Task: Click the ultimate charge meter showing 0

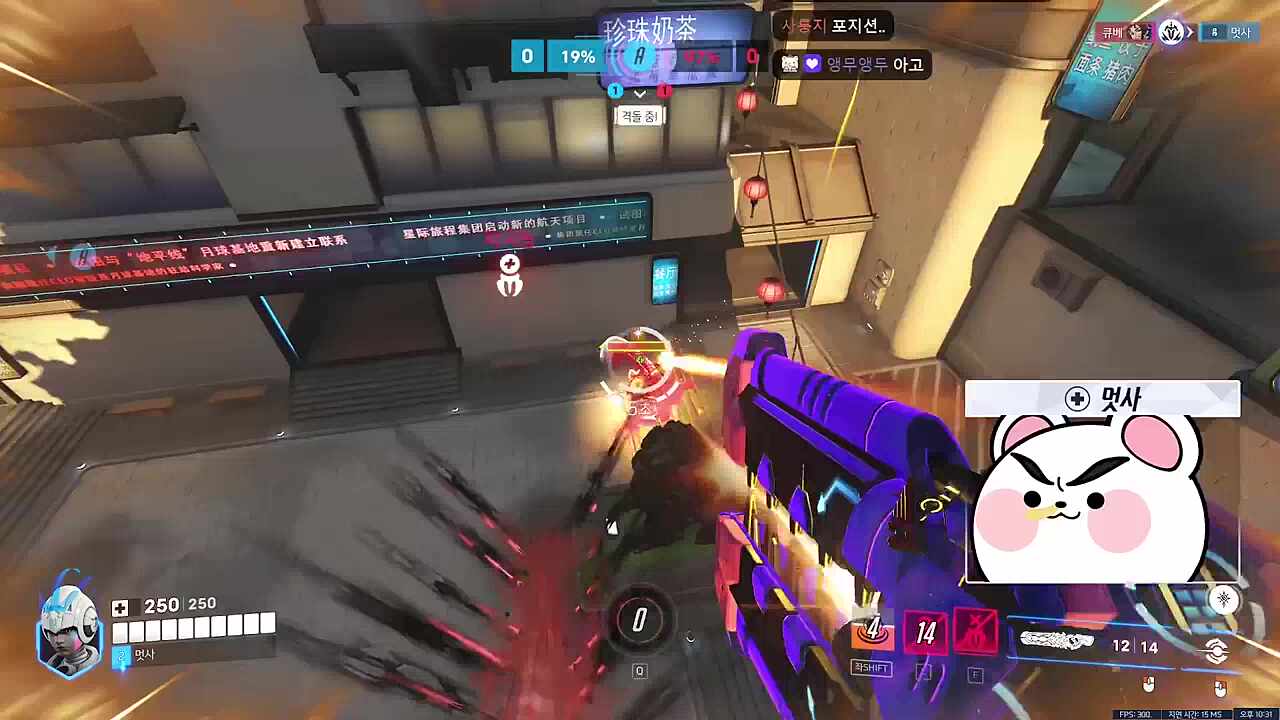Action: (x=640, y=620)
